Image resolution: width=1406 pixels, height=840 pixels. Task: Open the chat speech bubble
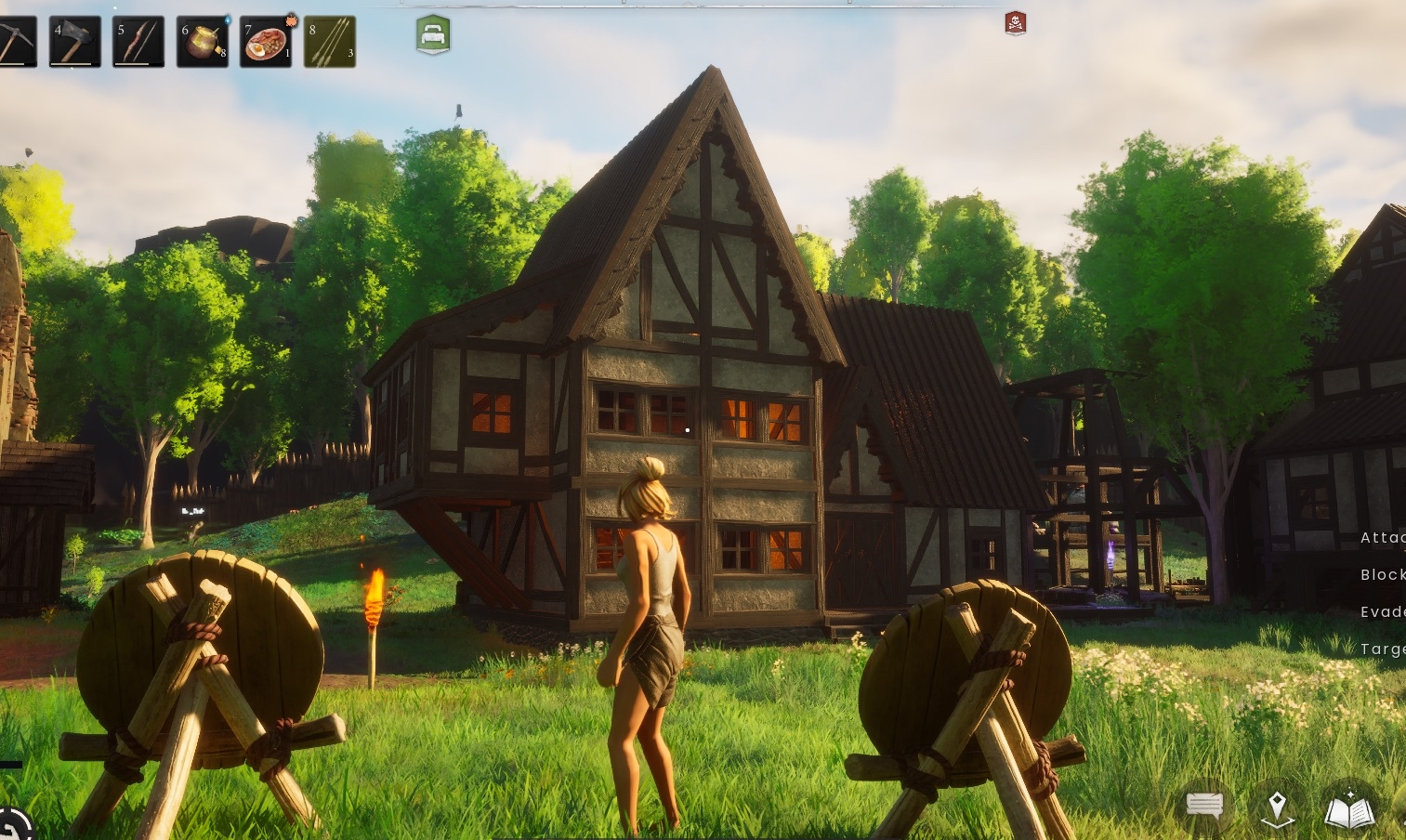tap(1204, 805)
